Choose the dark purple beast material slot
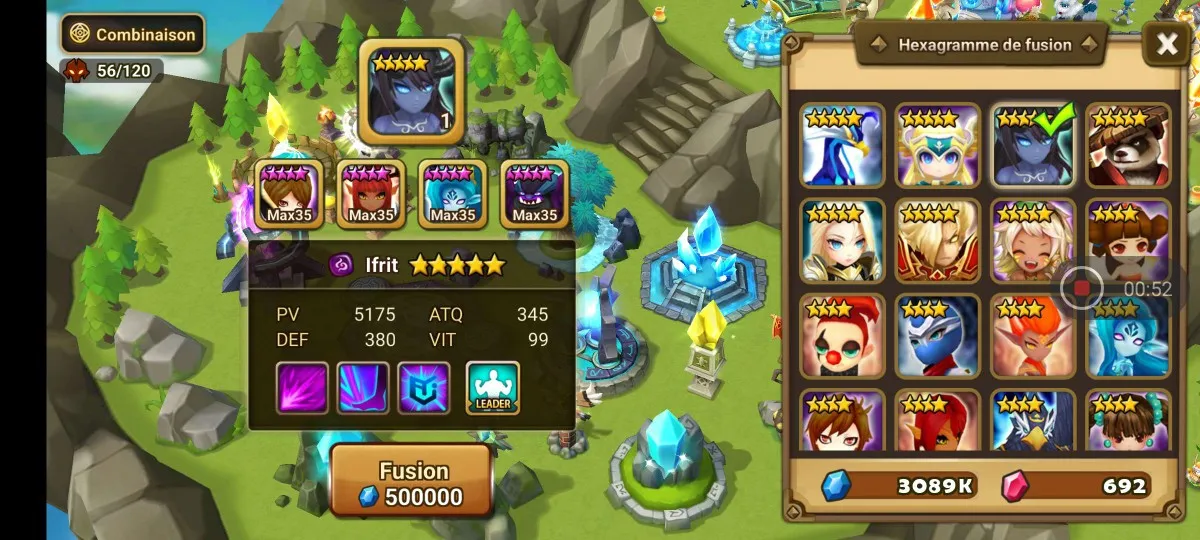Viewport: 1200px width, 540px height. coord(535,194)
